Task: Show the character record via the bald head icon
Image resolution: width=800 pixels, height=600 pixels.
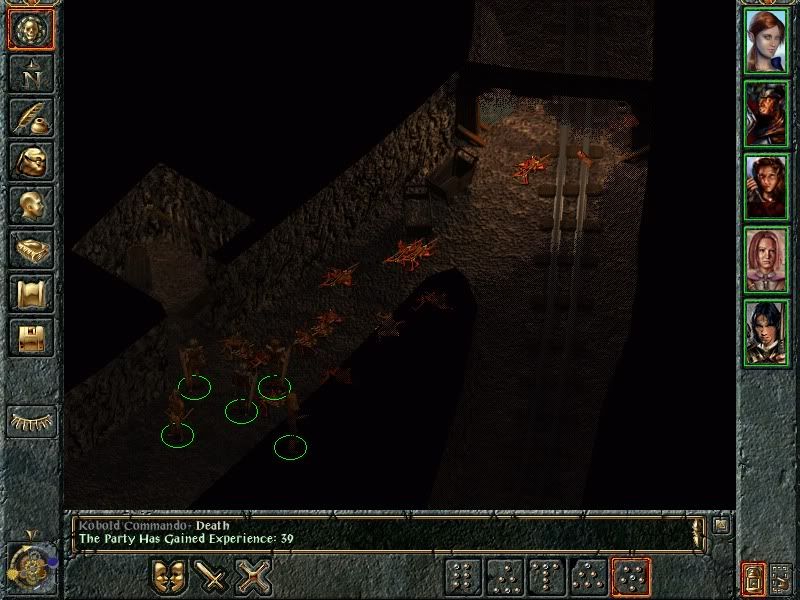Action: coord(30,205)
